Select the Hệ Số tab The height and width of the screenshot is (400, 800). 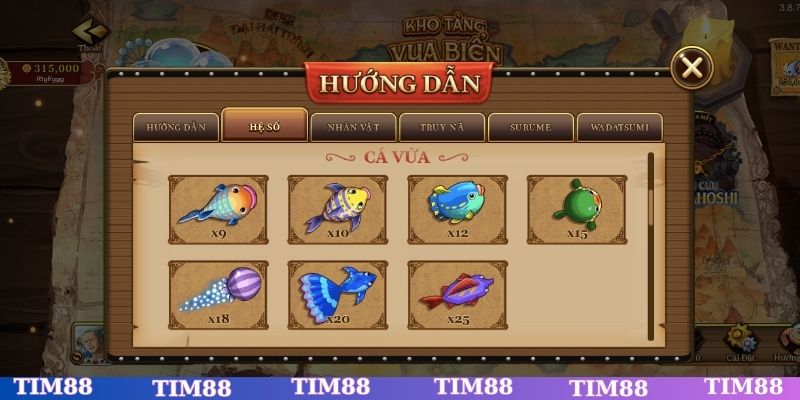pyautogui.click(x=264, y=126)
